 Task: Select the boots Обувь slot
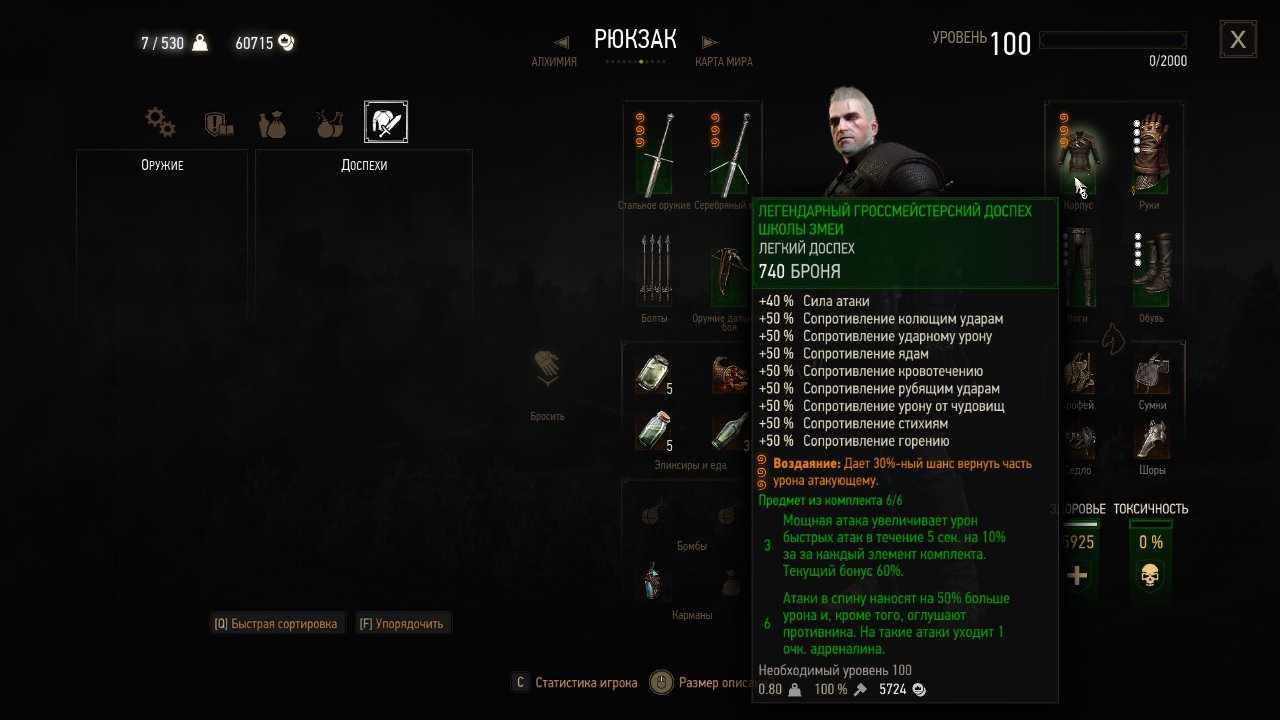coord(1150,267)
